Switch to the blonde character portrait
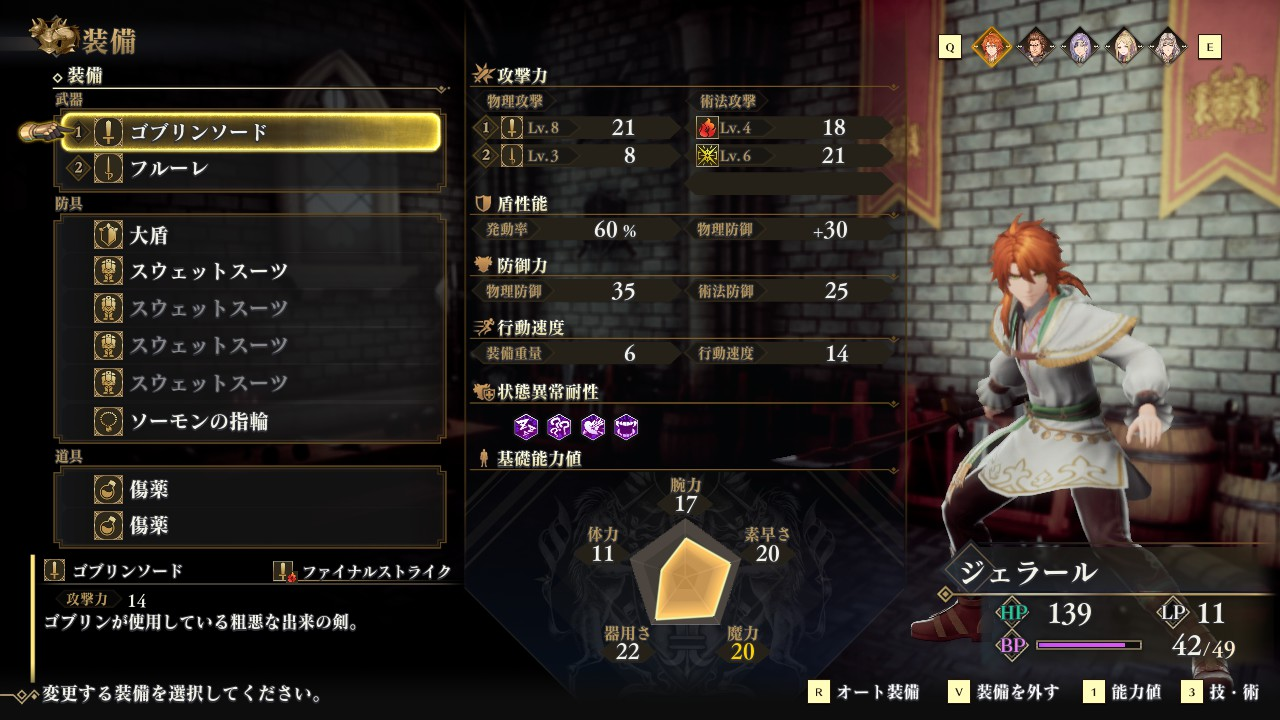This screenshot has width=1280, height=720. click(x=1123, y=46)
